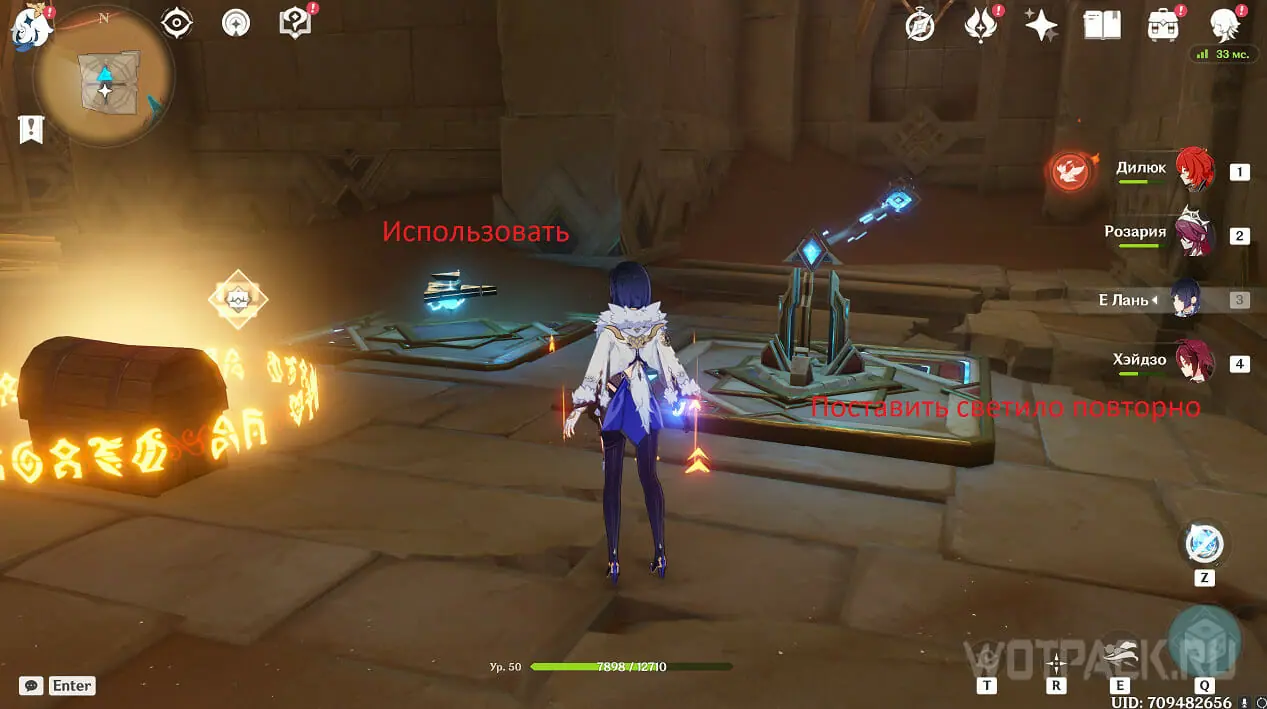Select active character Е Лань in party
1267x709 pixels.
(x=1186, y=299)
